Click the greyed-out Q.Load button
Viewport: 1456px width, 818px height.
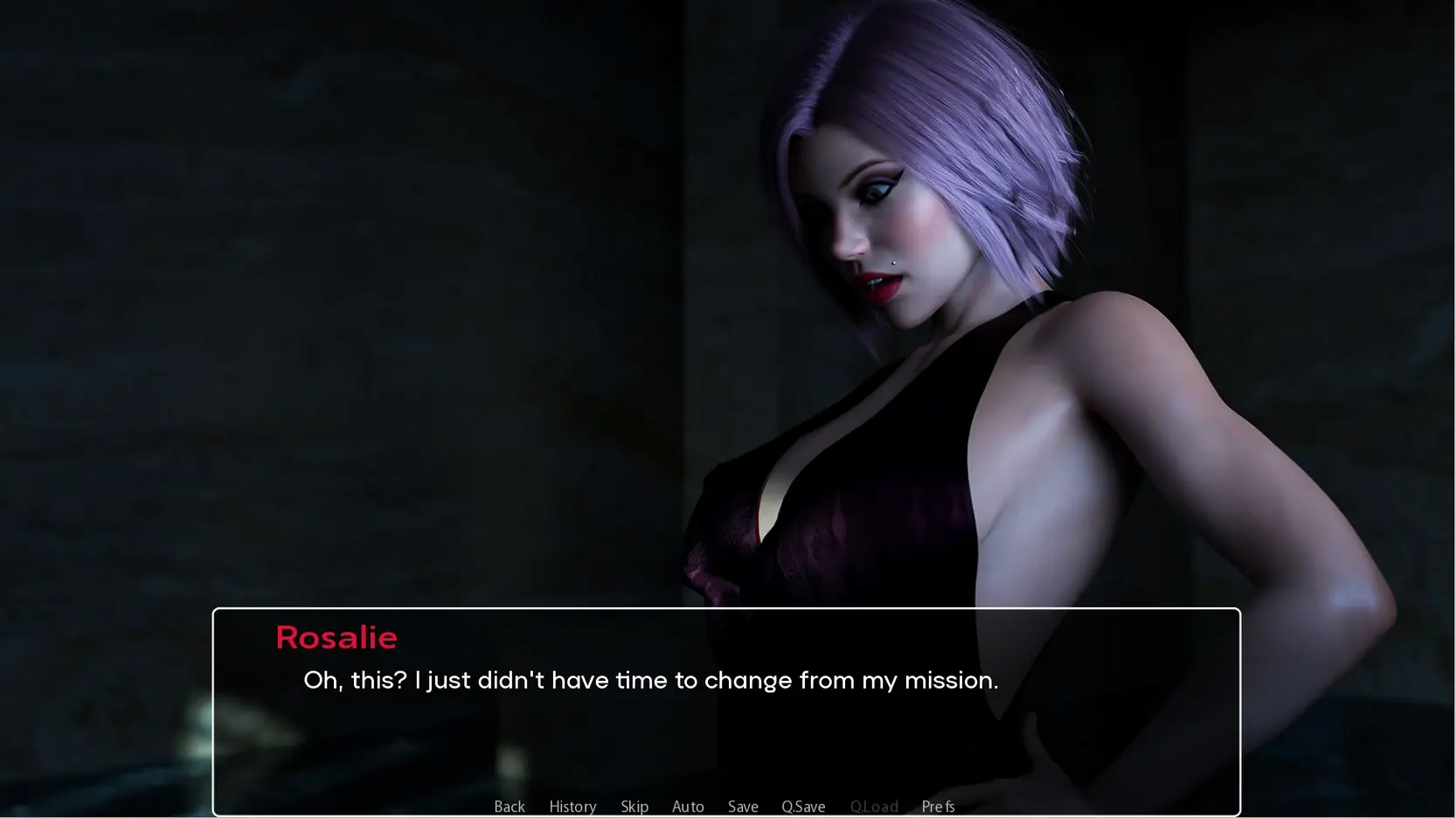coord(874,806)
